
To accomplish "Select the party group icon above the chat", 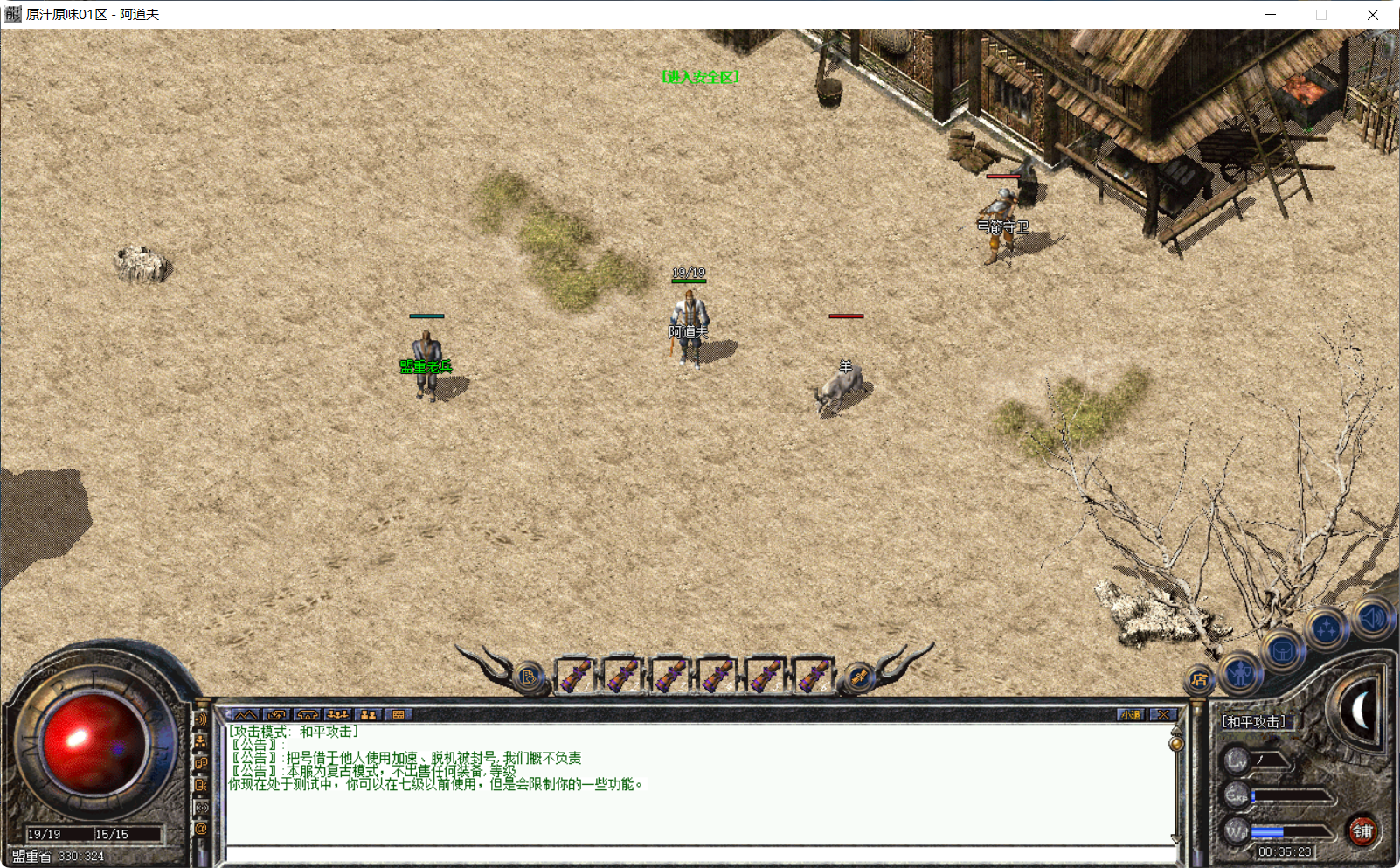I will pyautogui.click(x=337, y=715).
